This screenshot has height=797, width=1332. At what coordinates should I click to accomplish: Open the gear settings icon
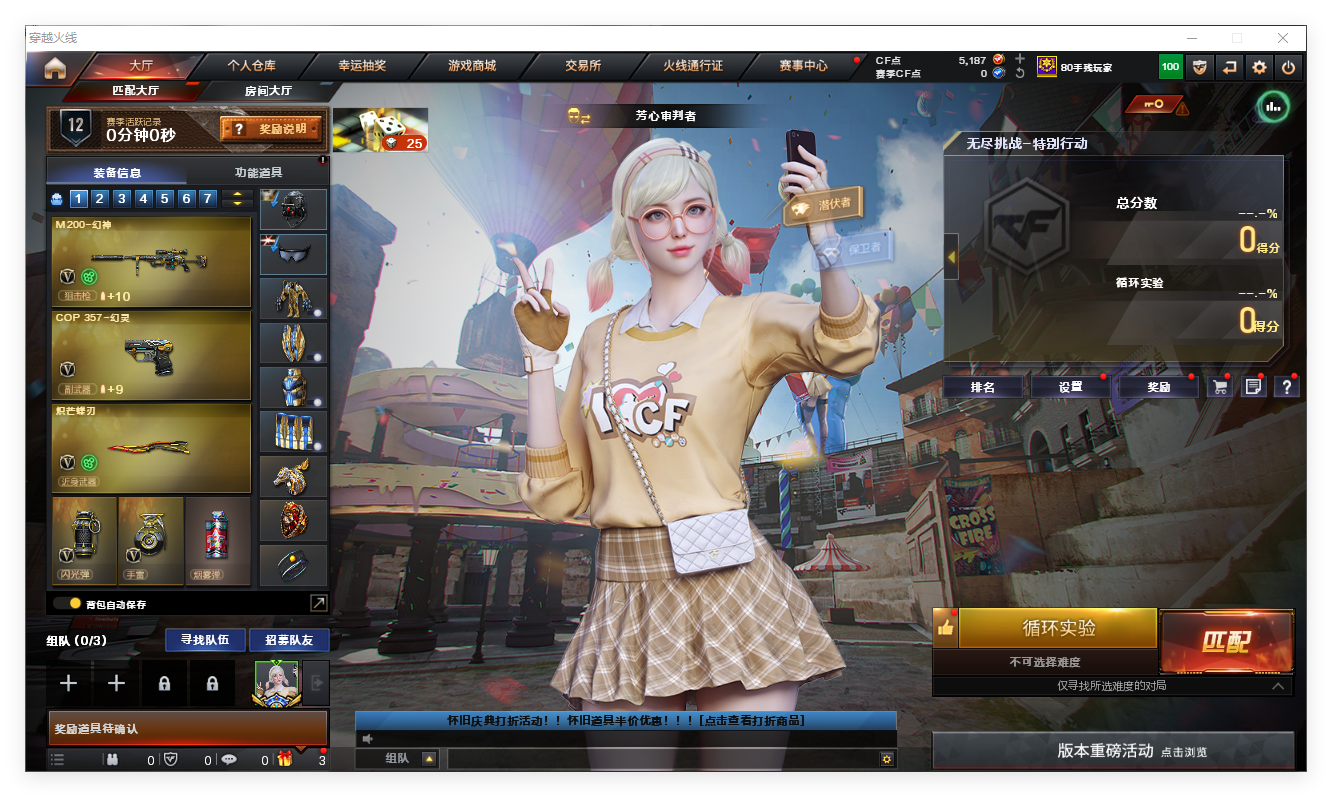(x=1259, y=68)
